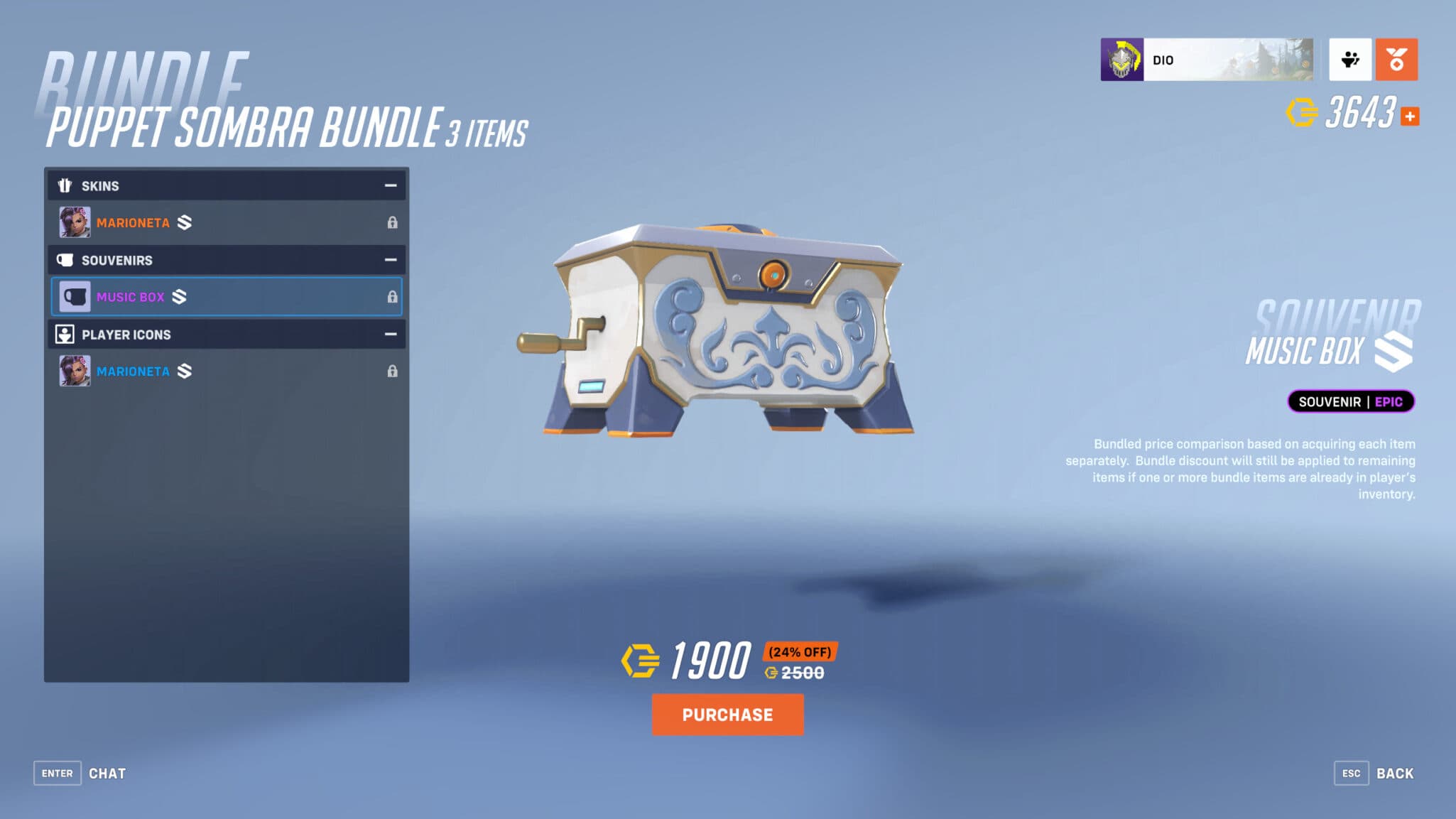Select the Marioneta skin entry
Screen dimensions: 1456x819
click(x=213, y=222)
